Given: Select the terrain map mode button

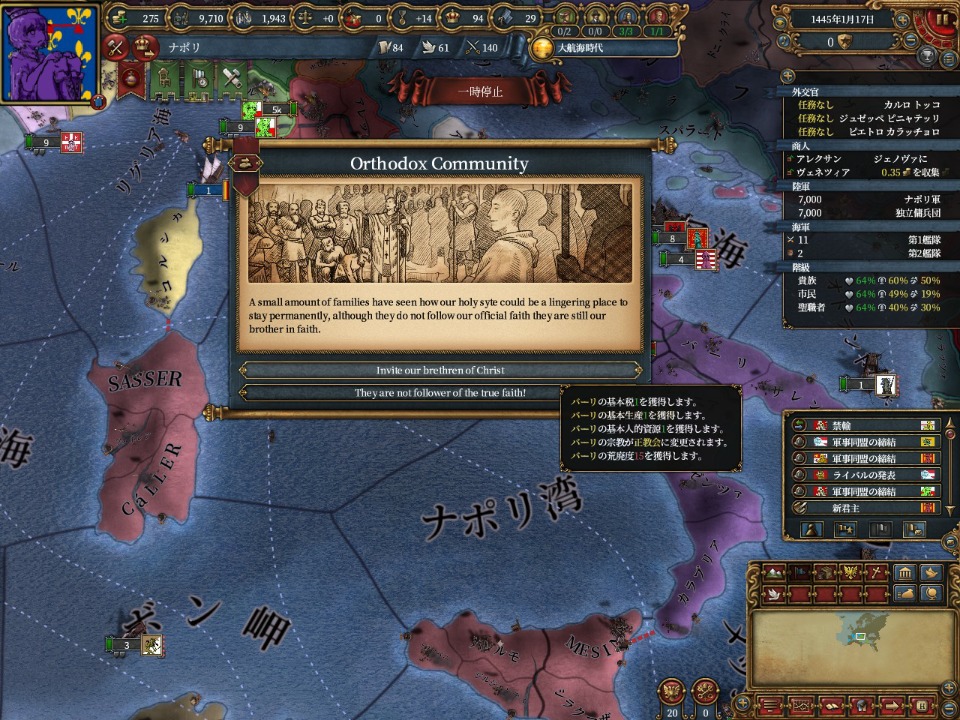Looking at the screenshot, I should (x=775, y=573).
